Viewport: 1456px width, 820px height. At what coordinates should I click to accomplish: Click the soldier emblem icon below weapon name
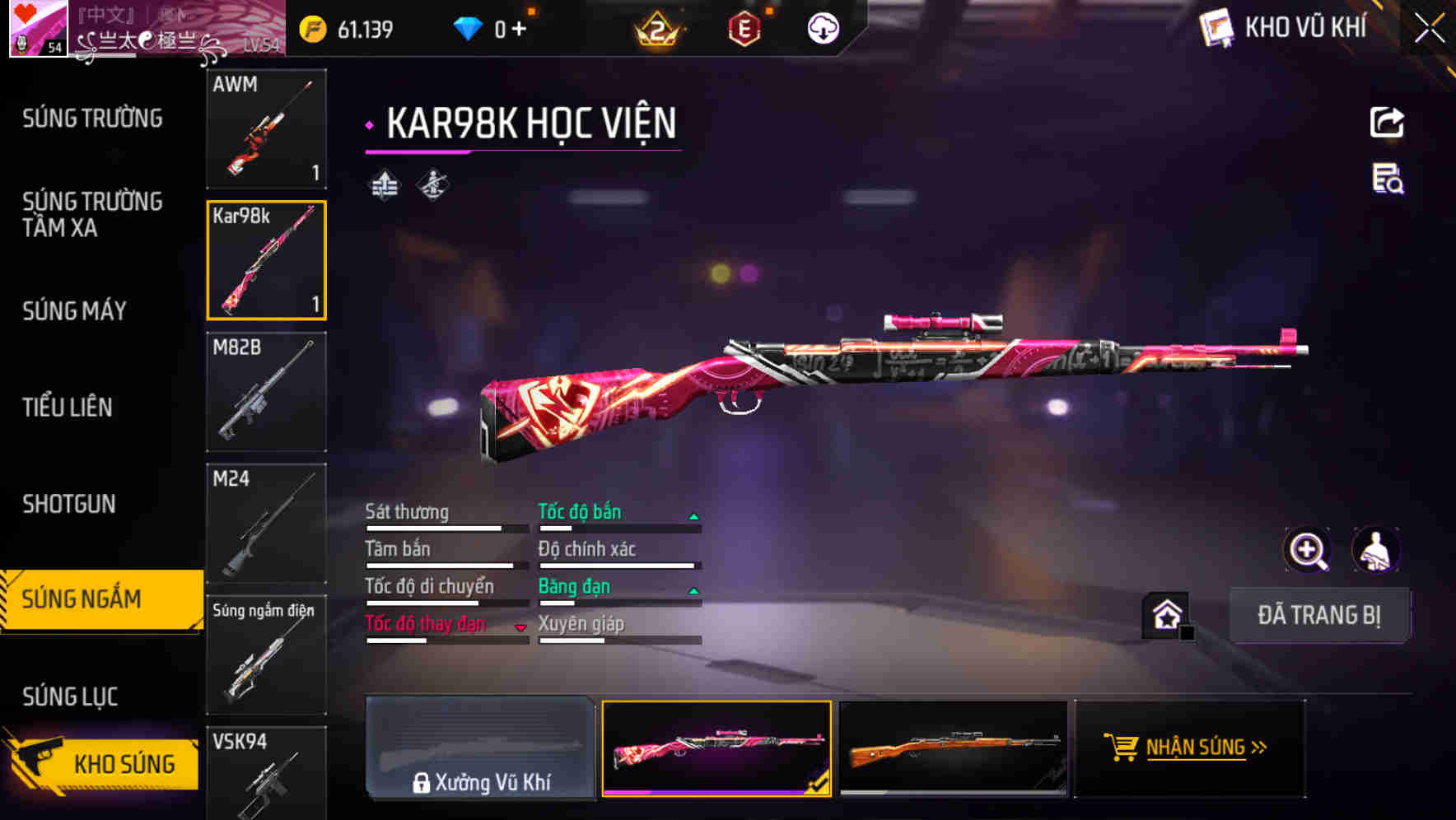pyautogui.click(x=432, y=185)
